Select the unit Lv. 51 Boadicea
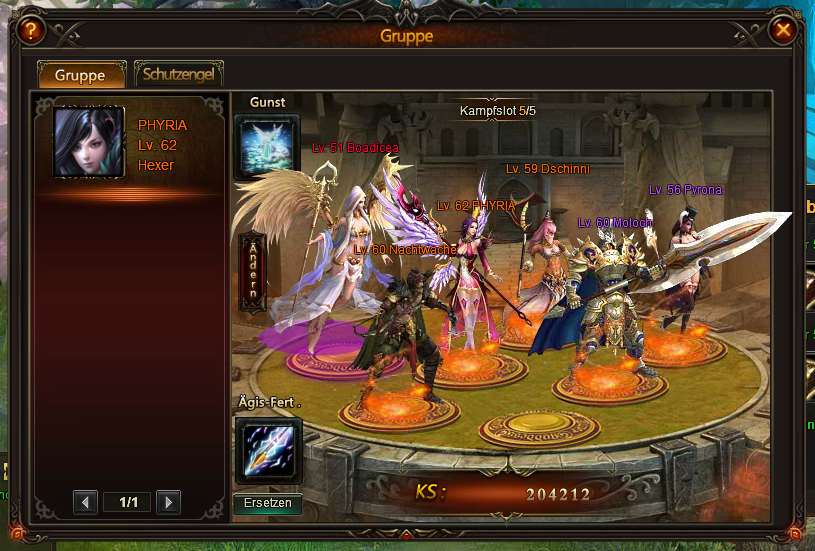Image resolution: width=815 pixels, height=551 pixels. point(330,250)
